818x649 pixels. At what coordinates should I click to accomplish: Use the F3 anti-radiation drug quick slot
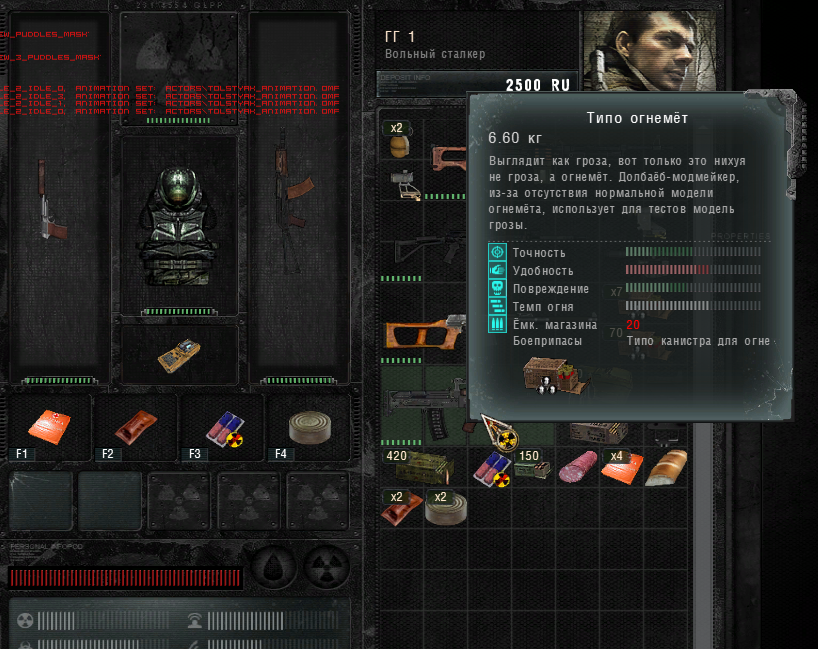pyautogui.click(x=223, y=427)
